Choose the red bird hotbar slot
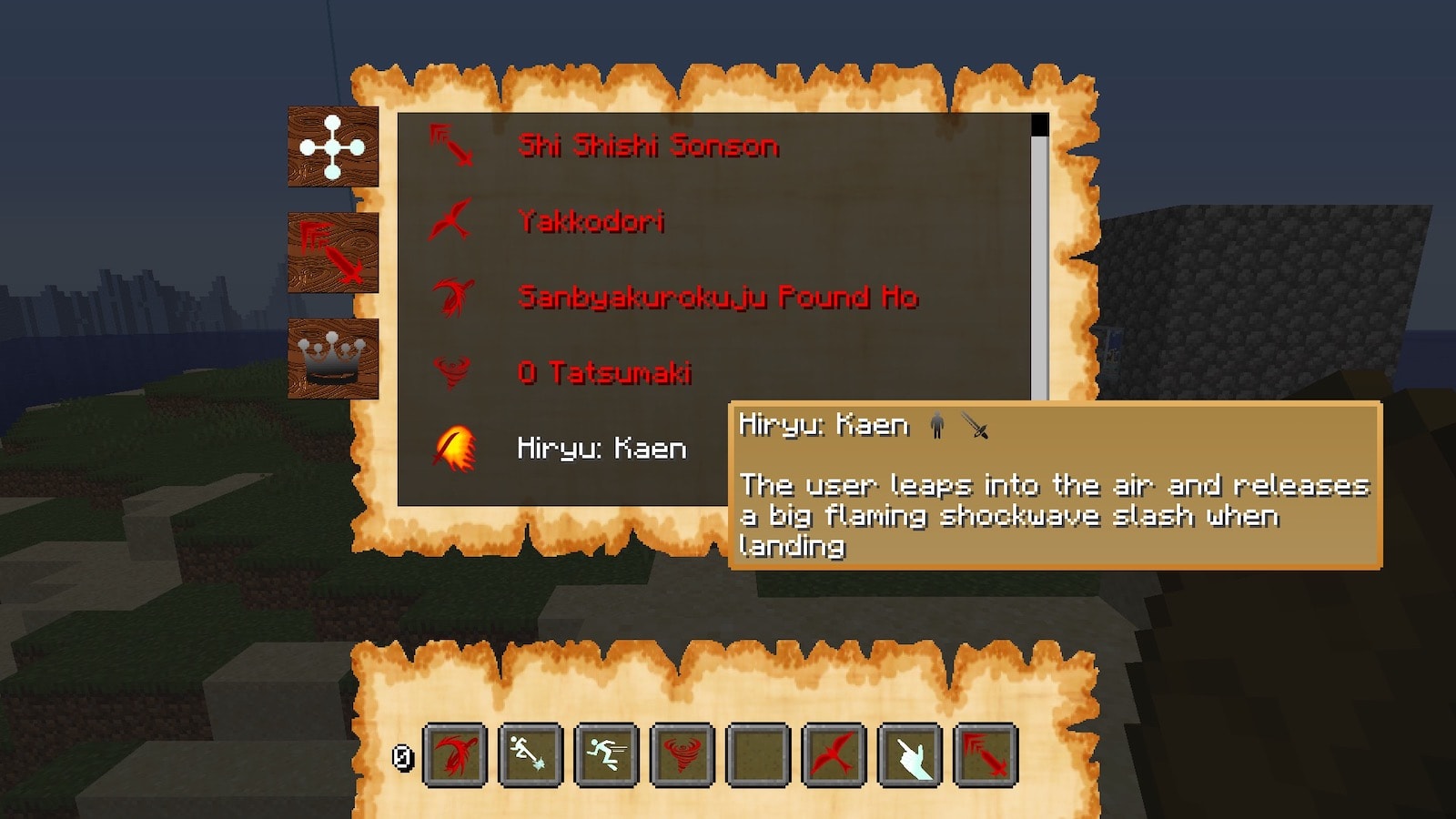This screenshot has height=819, width=1456. [x=834, y=754]
